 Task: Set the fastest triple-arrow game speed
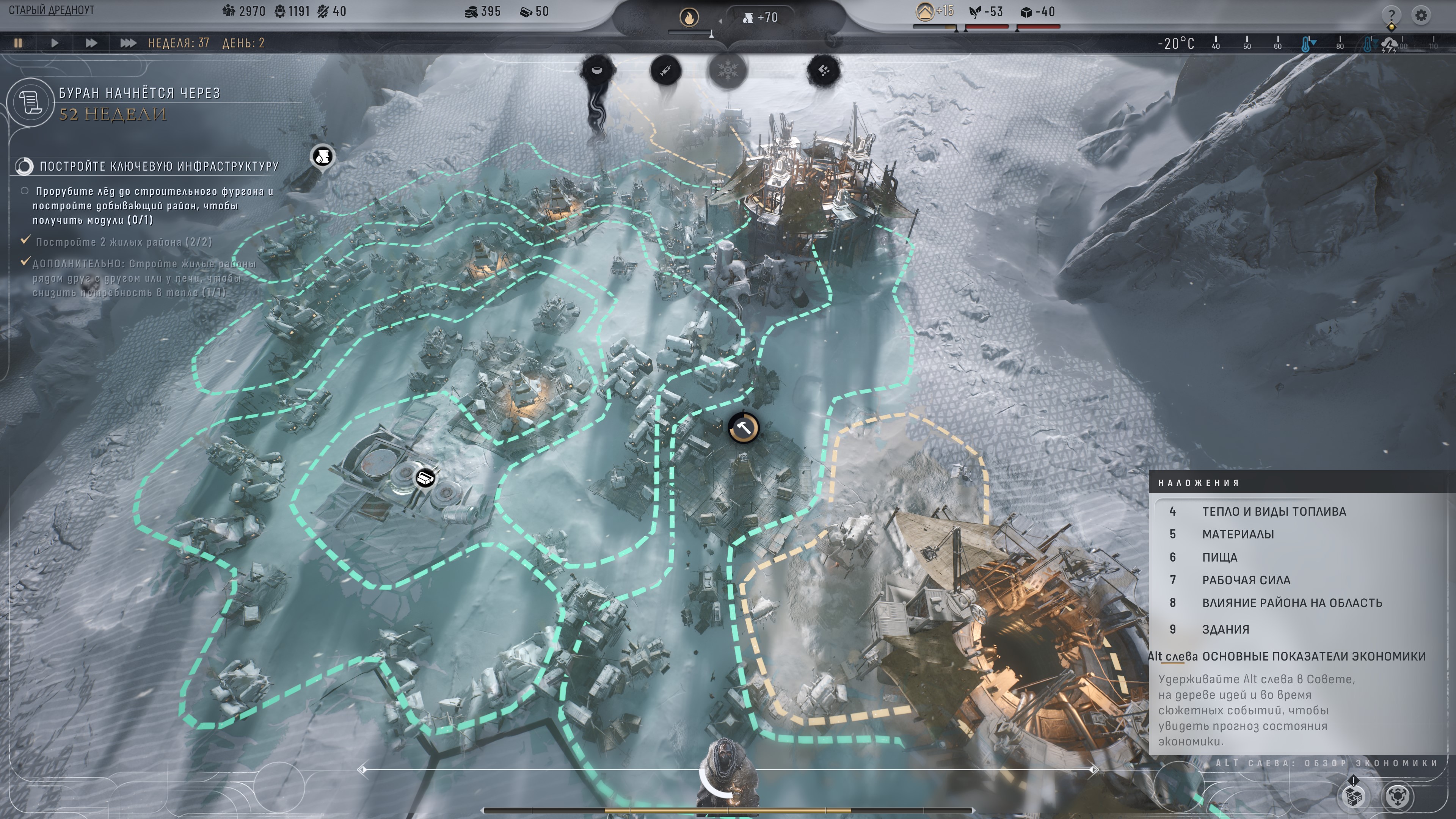tap(128, 43)
